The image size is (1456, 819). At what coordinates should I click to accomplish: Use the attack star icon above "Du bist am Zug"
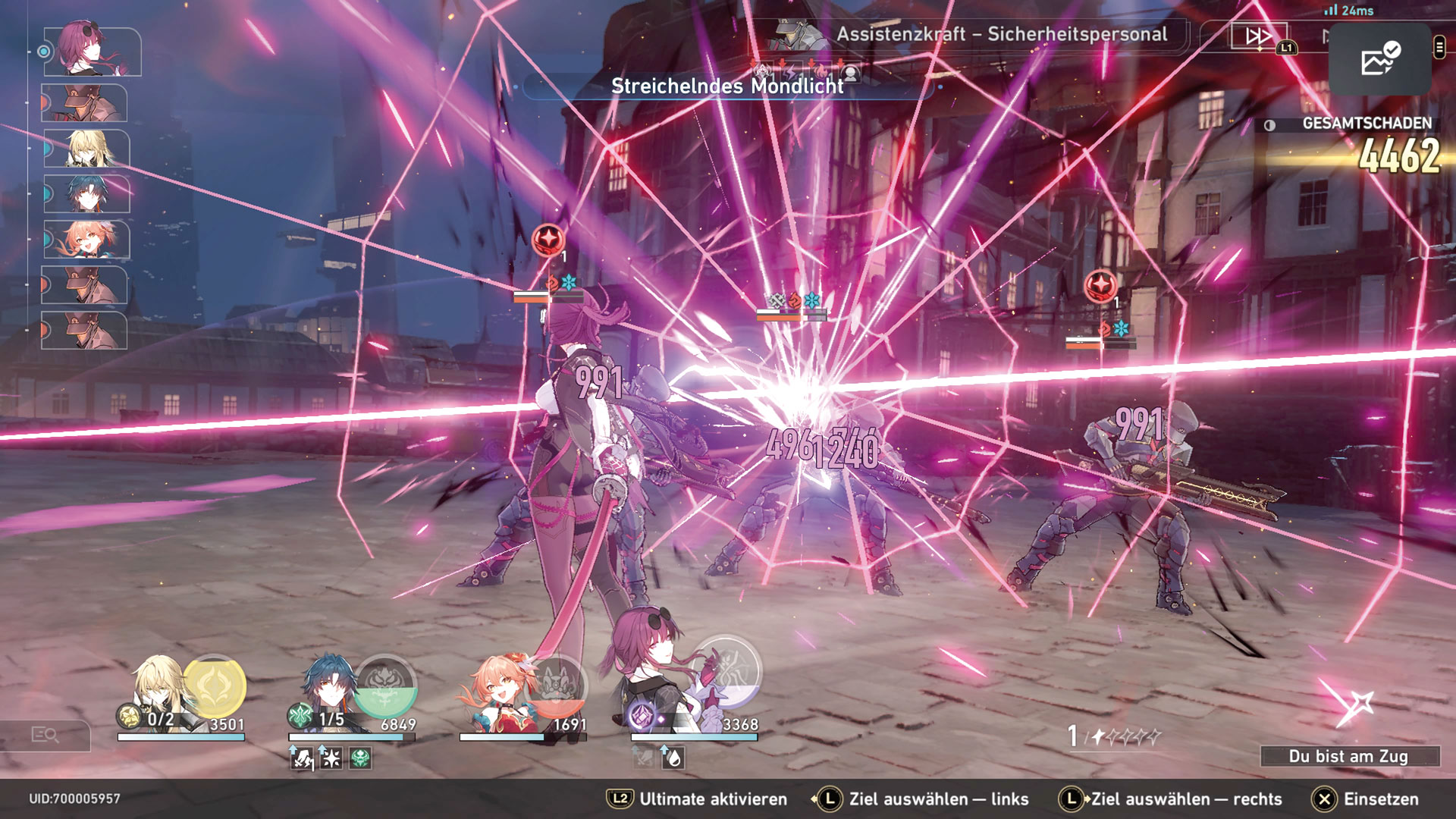1351,704
